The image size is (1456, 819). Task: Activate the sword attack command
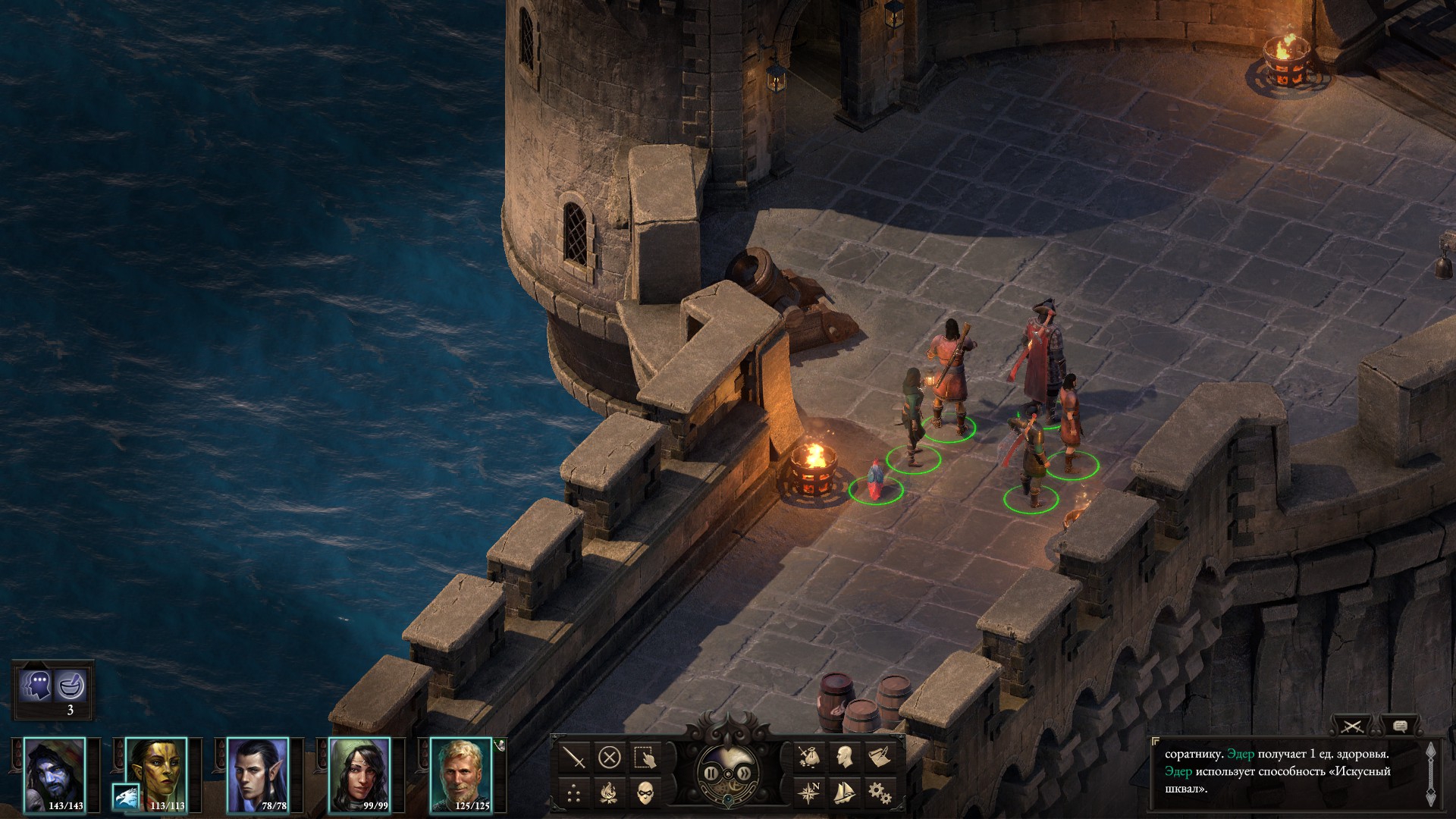point(574,757)
